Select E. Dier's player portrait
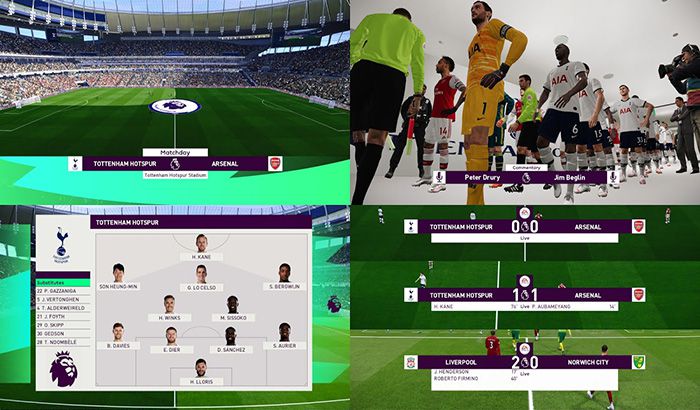Viewport: 700px width, 410px height. [171, 336]
